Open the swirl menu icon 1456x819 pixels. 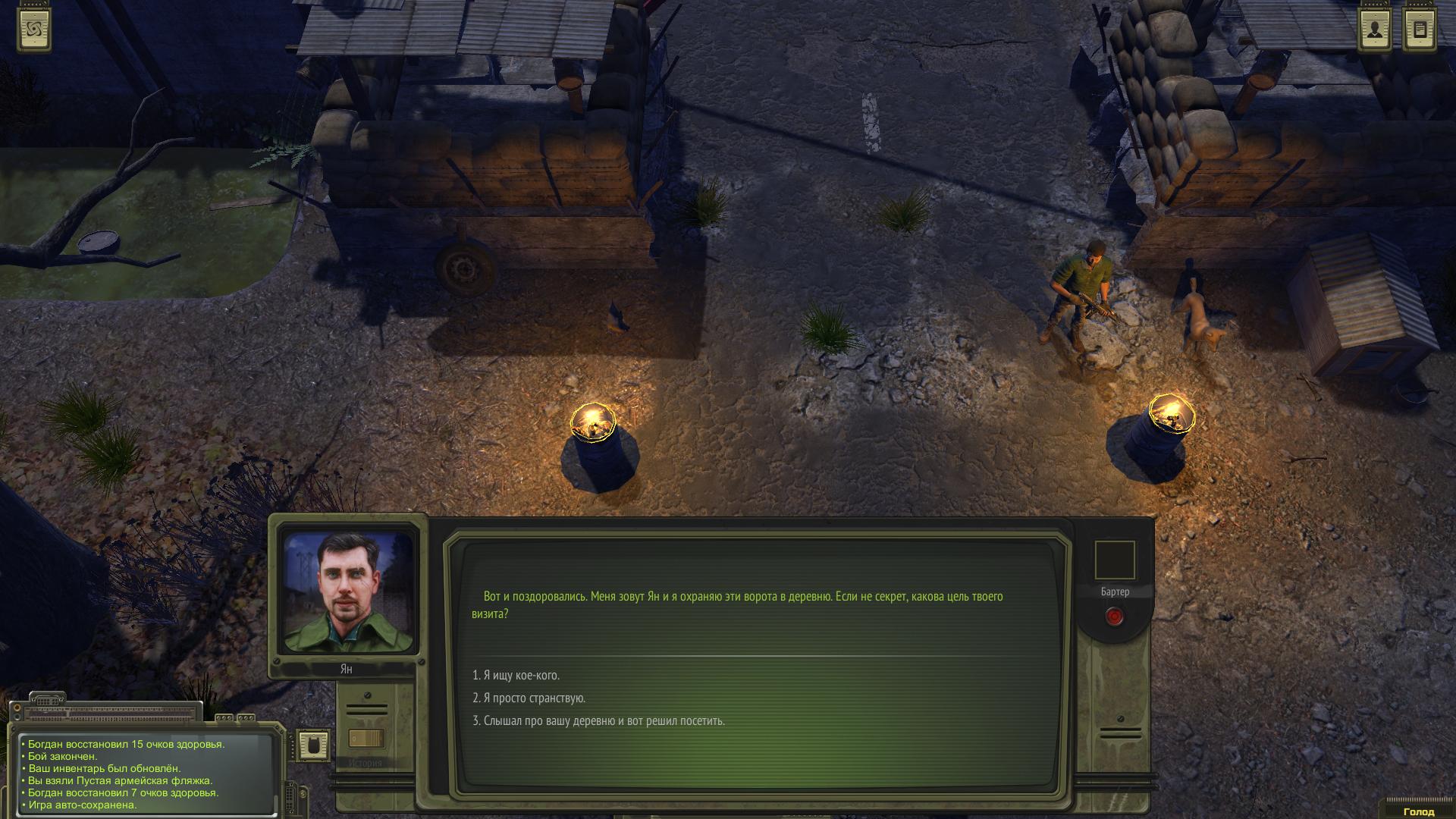pos(34,30)
